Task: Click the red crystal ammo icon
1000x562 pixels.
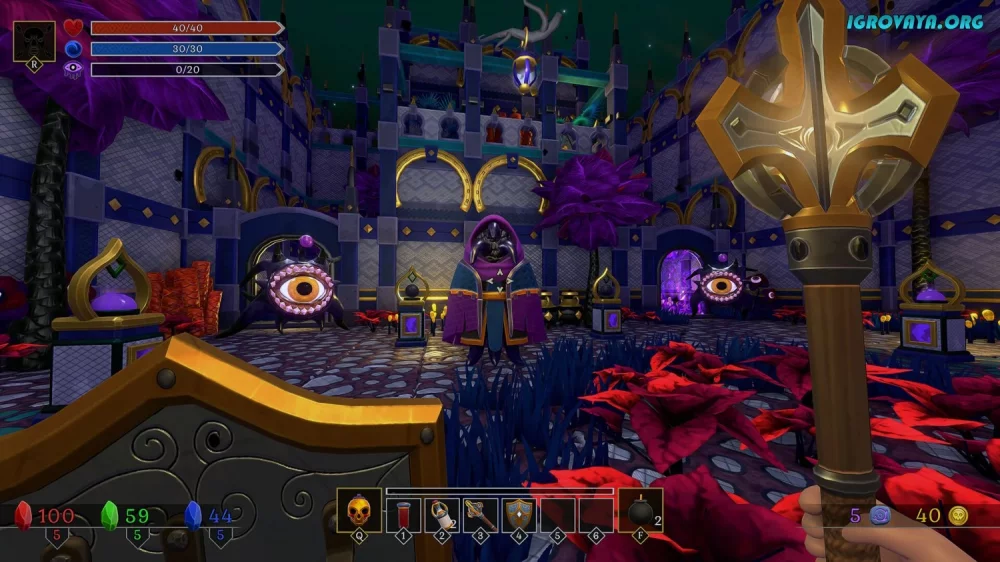Action: coord(24,516)
